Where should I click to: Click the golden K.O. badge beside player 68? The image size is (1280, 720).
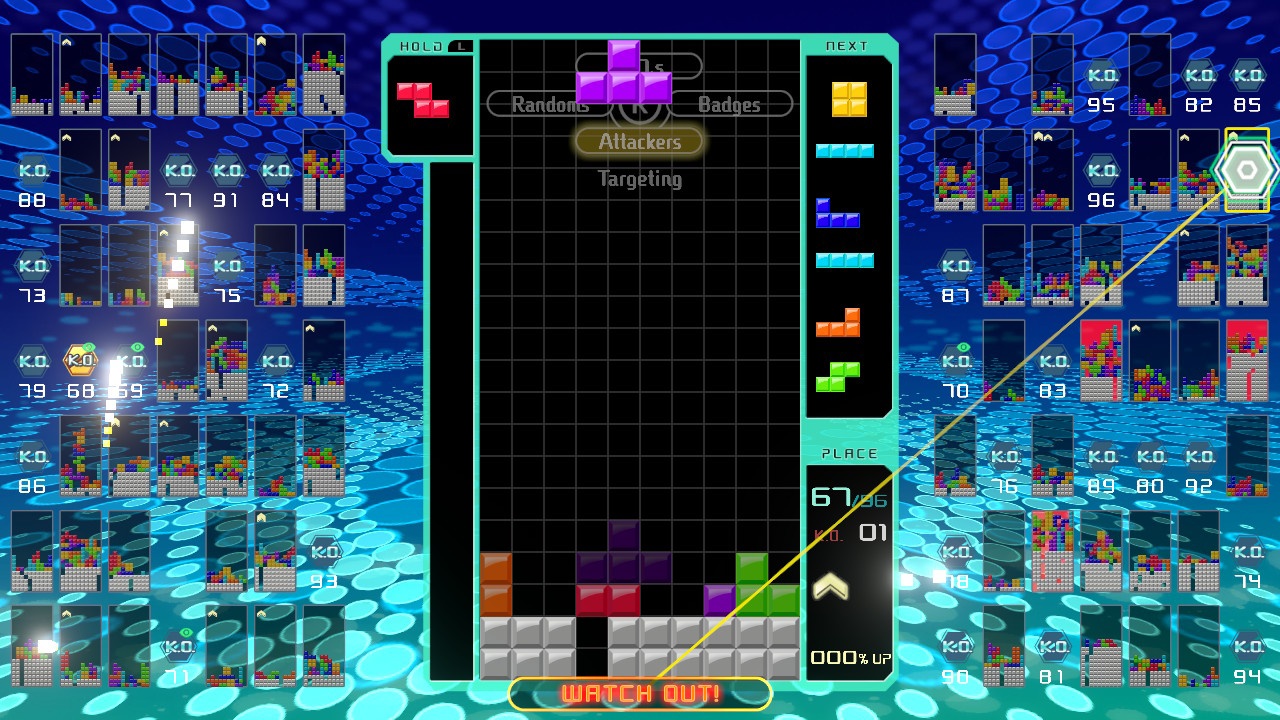coord(82,360)
